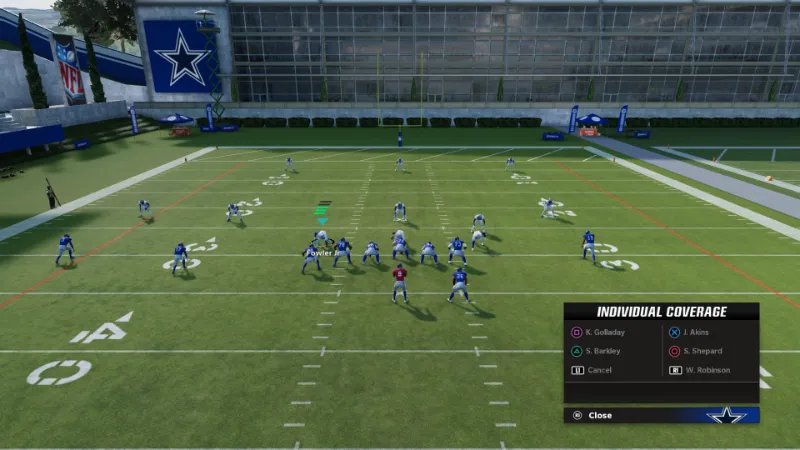Choose W. Robinson in the coverage list
Image resolution: width=800 pixels, height=450 pixels.
[706, 370]
